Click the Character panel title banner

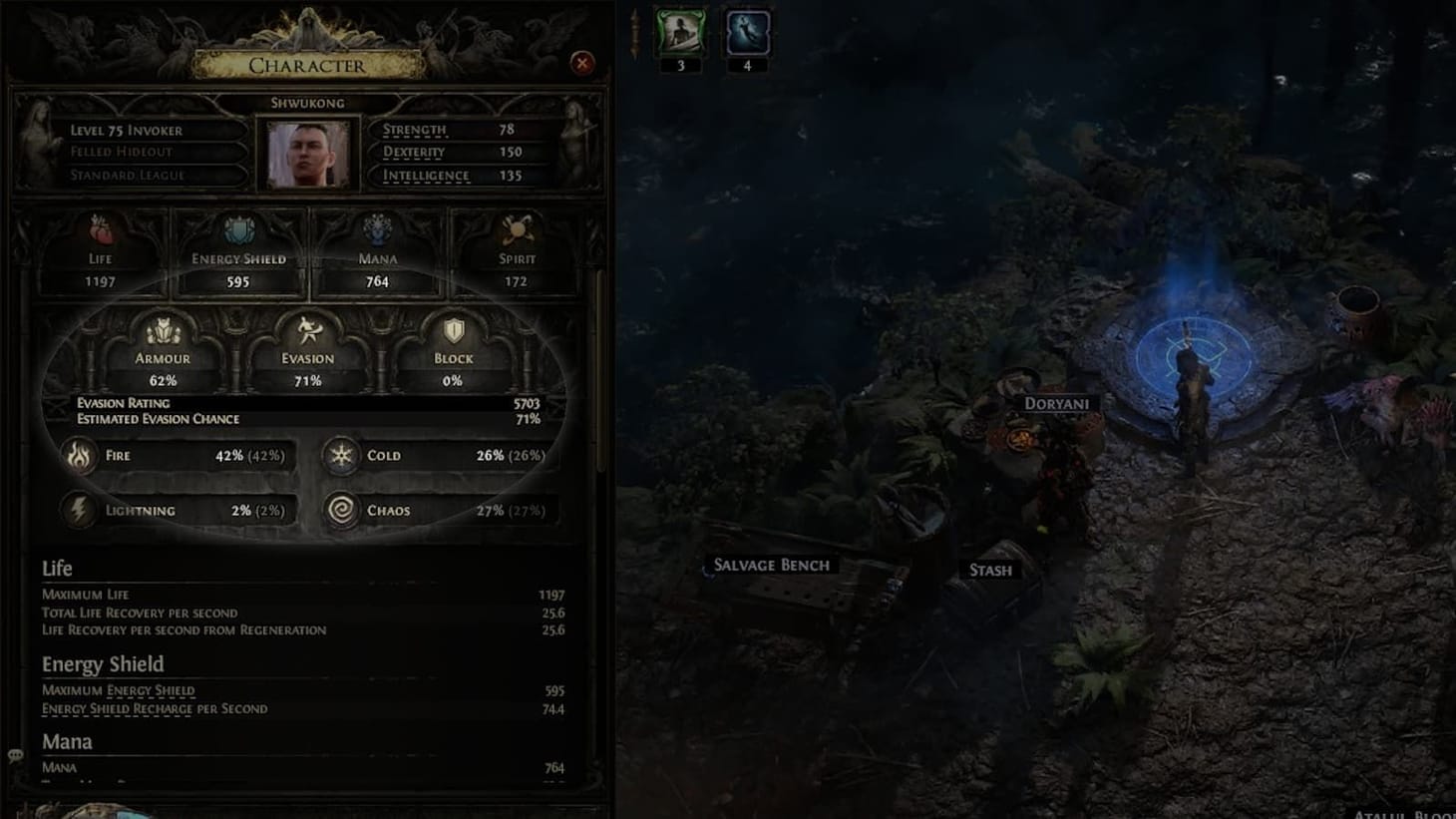(307, 66)
